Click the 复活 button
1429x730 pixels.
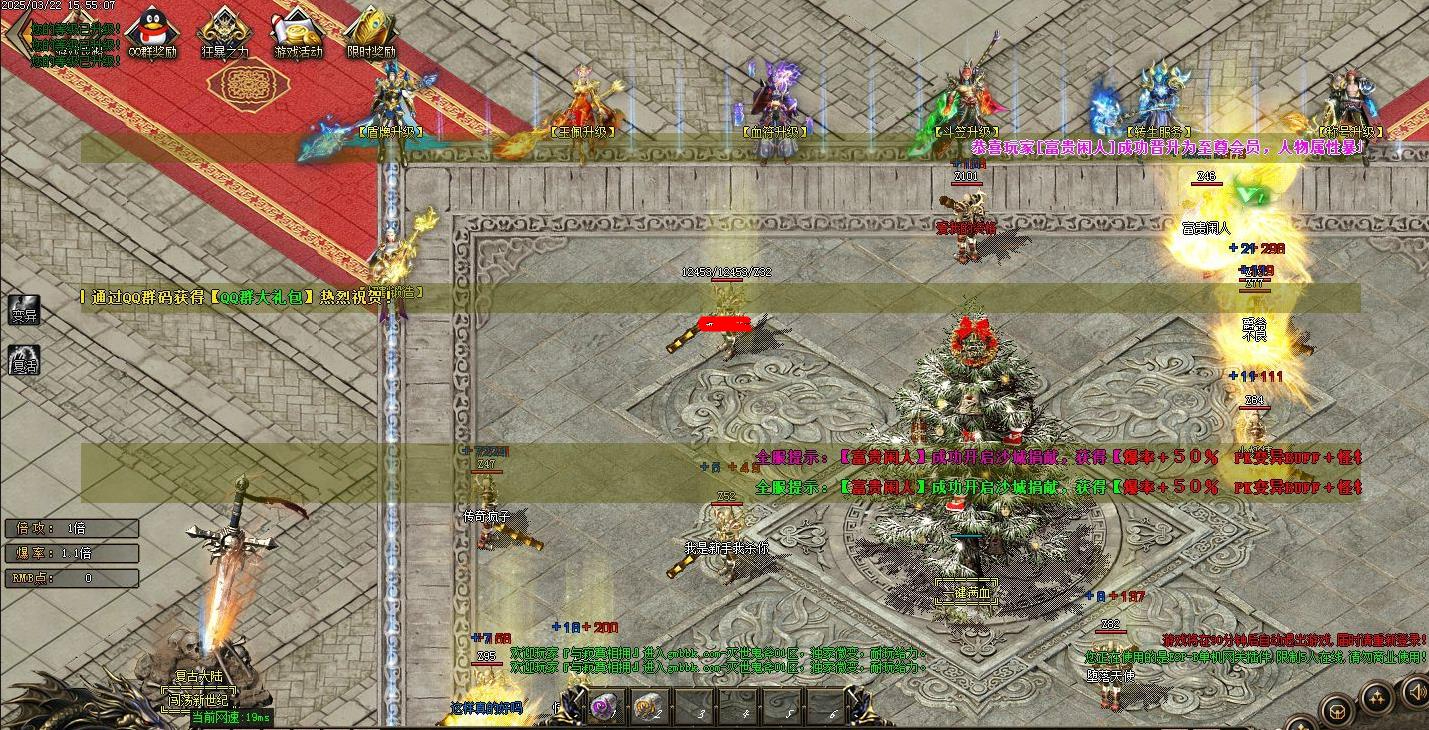(24, 360)
